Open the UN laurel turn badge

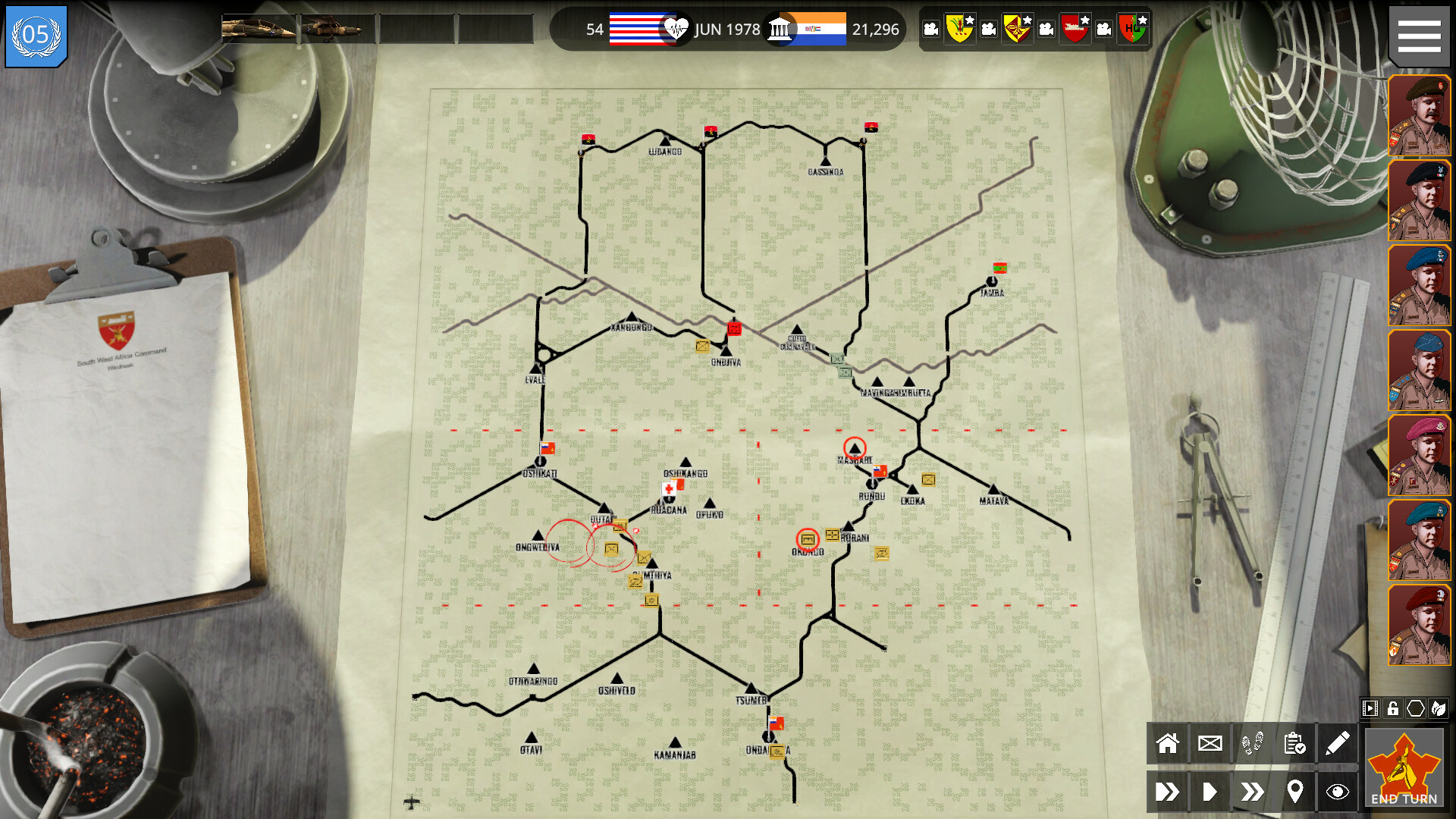pyautogui.click(x=36, y=36)
